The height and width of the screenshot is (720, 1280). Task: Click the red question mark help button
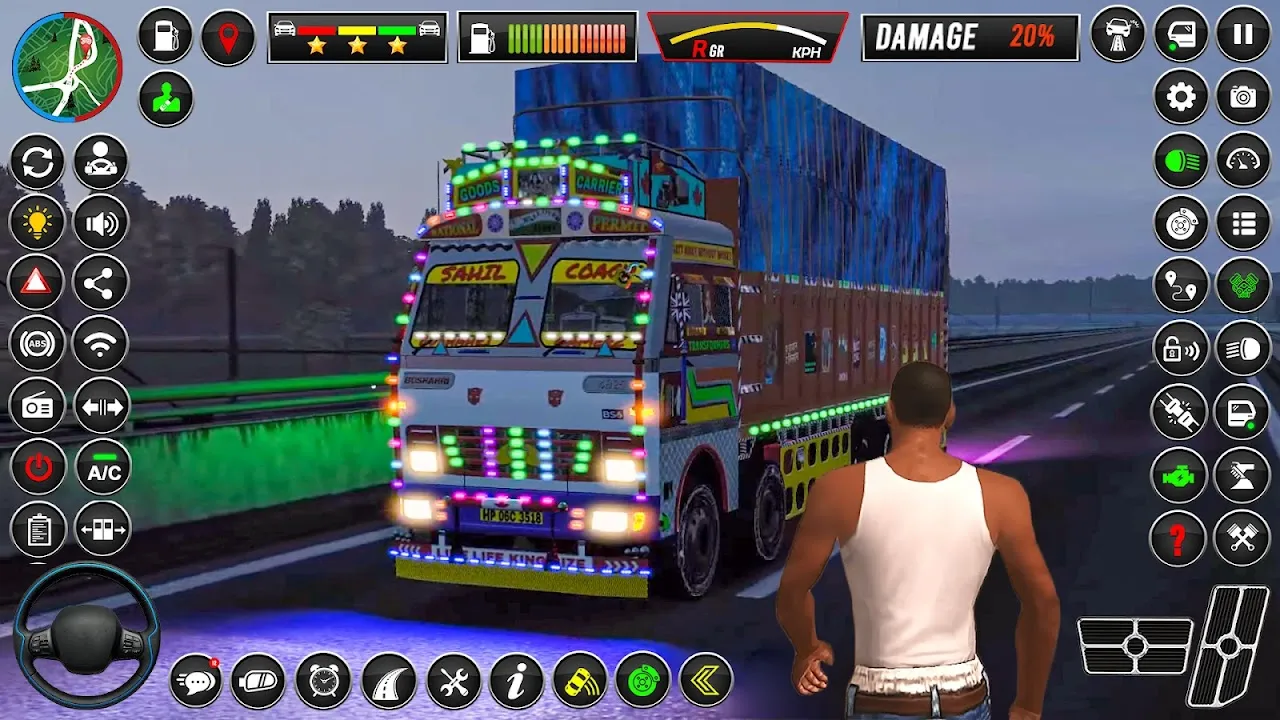[x=1179, y=538]
